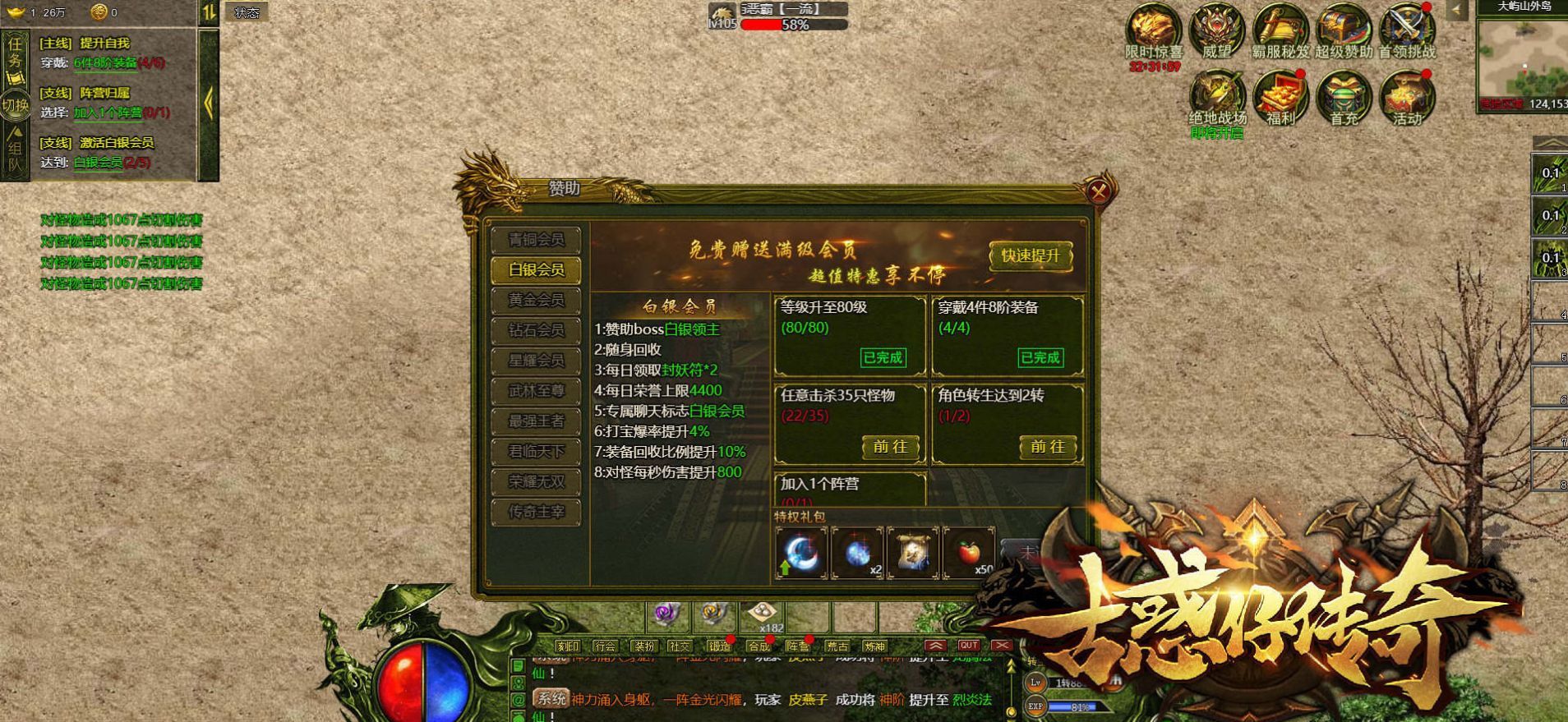Choose the 传奇主宰 membership tier
The image size is (1568, 722).
point(536,512)
